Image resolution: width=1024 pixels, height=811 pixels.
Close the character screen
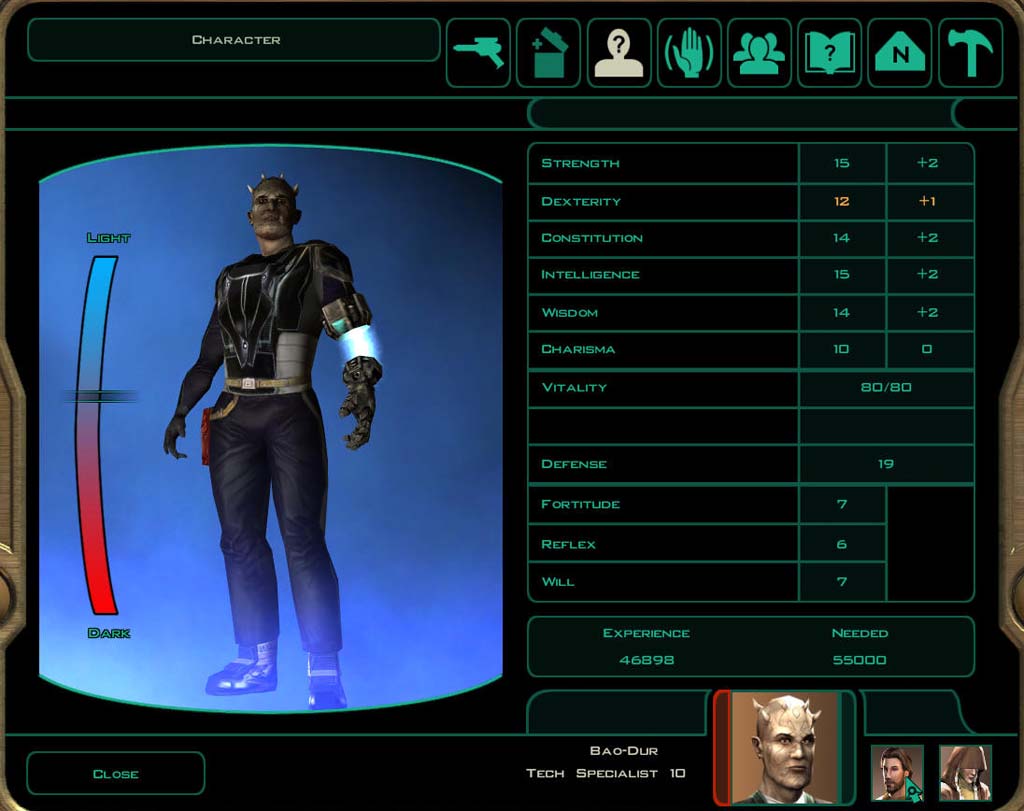coord(115,773)
